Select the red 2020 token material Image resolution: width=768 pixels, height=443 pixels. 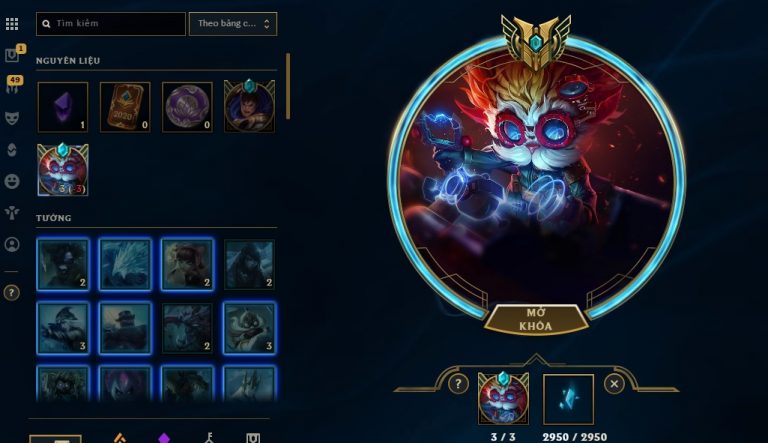point(125,107)
